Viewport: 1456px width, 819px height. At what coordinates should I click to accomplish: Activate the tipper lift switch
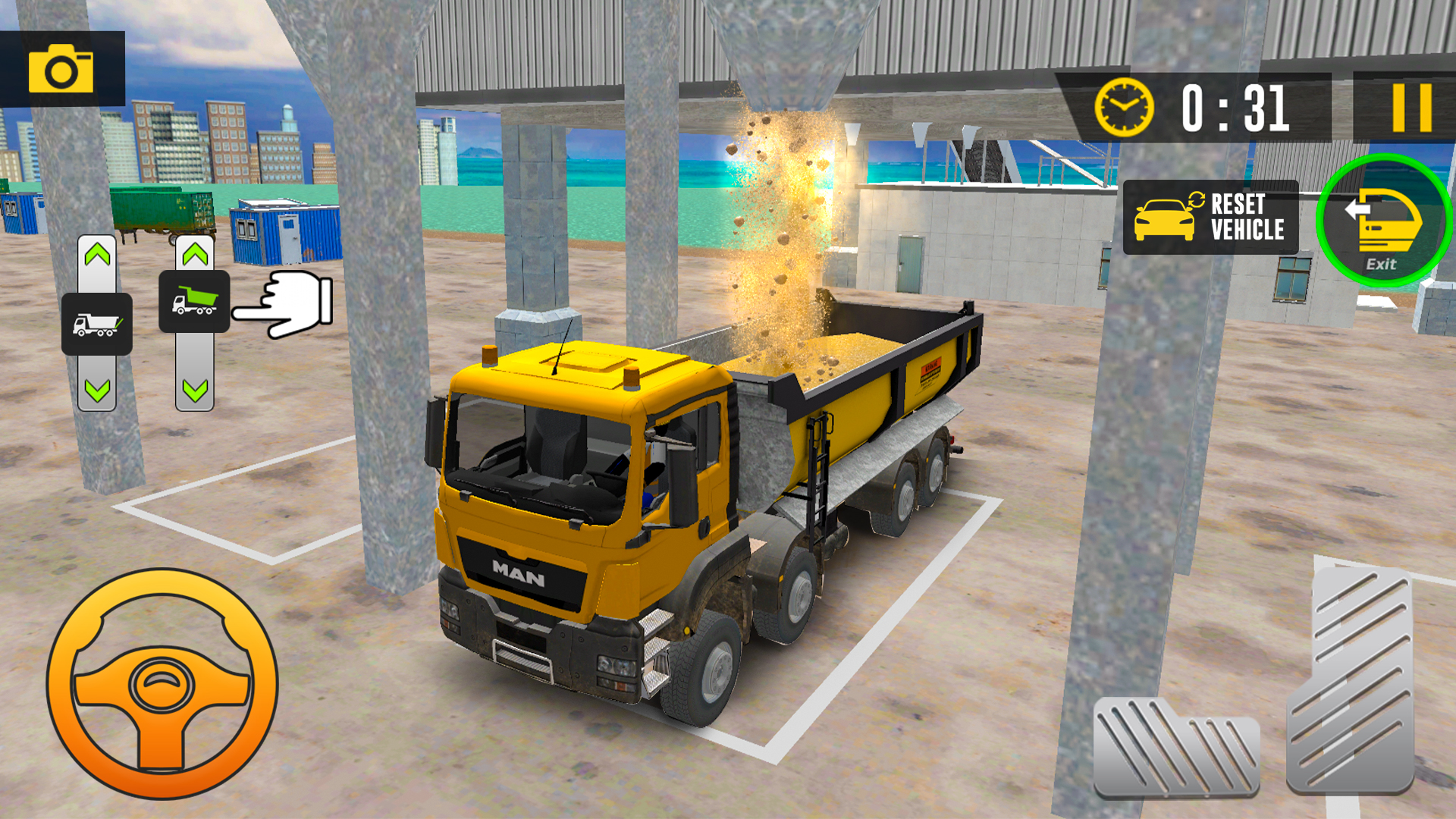[x=193, y=302]
